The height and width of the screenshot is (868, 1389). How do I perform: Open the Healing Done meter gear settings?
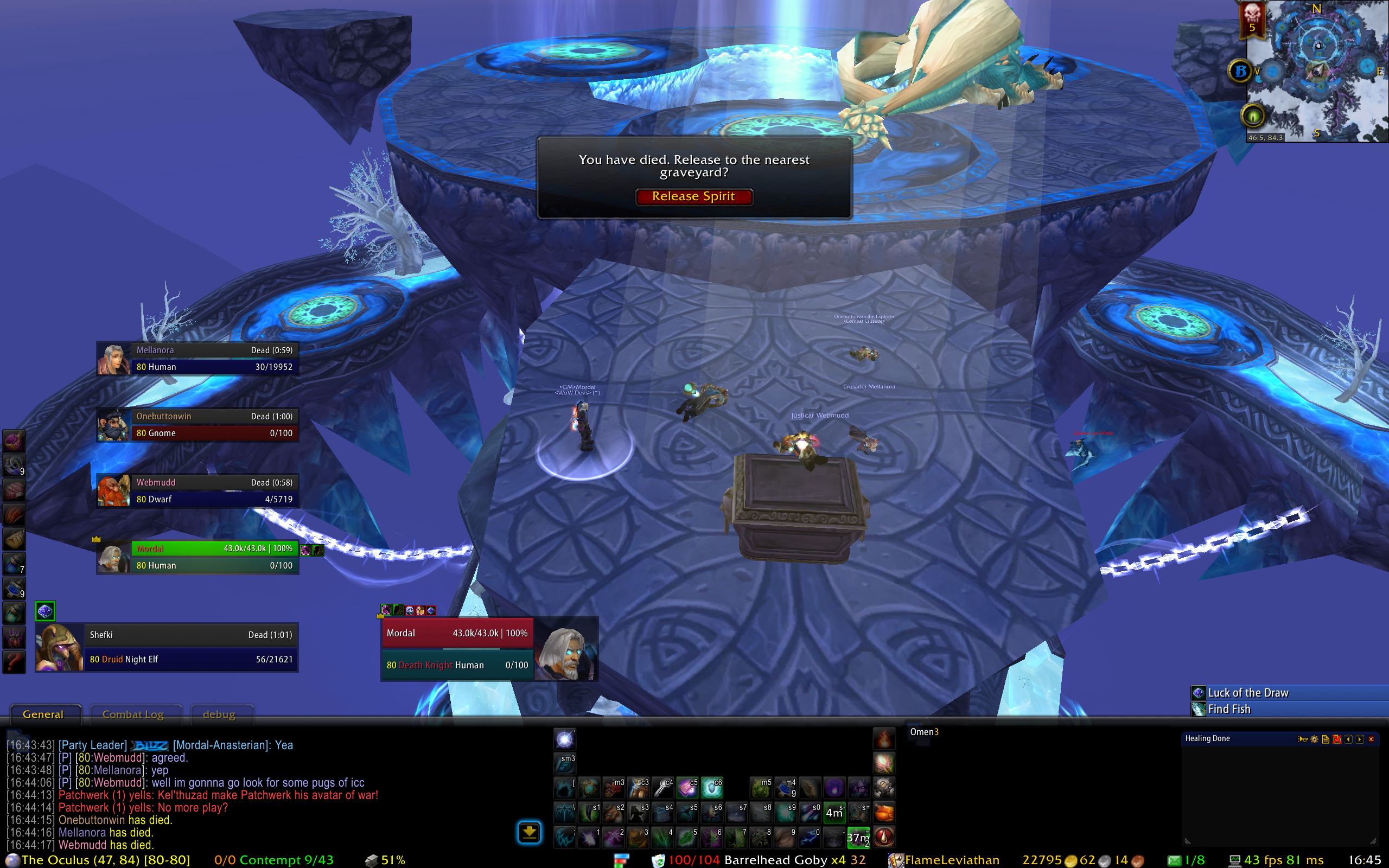pyautogui.click(x=1314, y=739)
